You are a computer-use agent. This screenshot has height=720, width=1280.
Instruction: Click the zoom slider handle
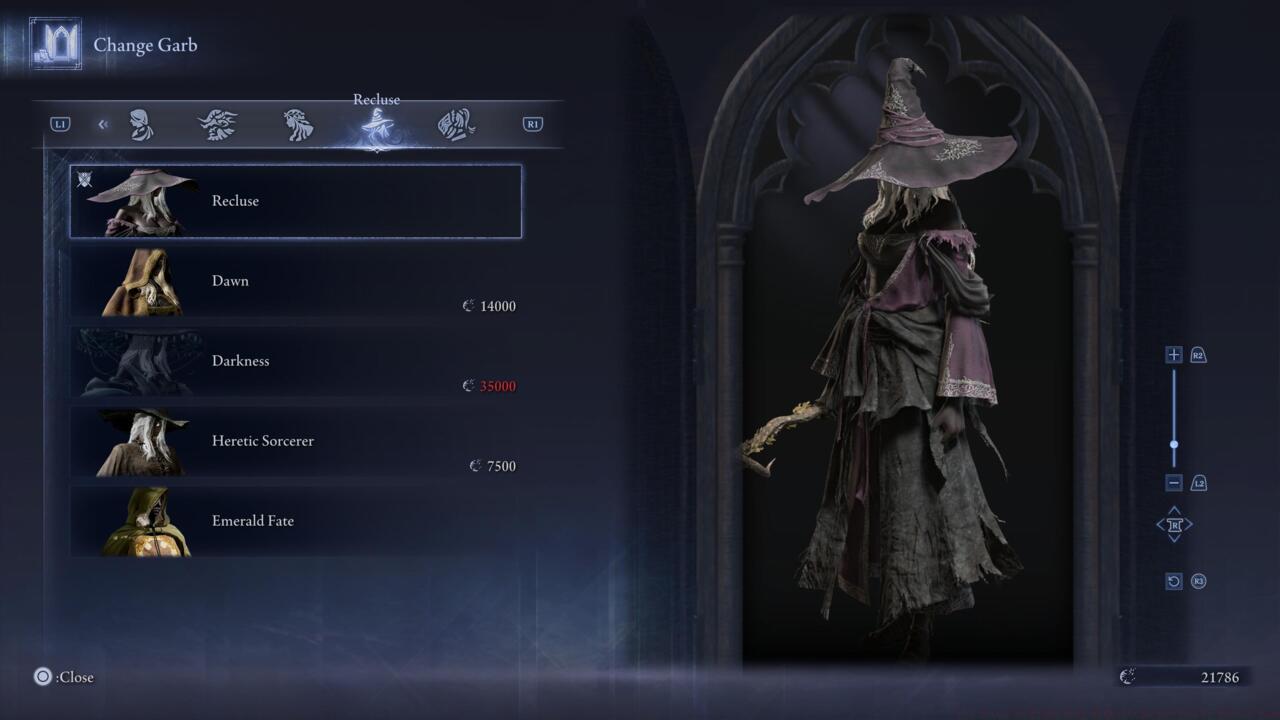tap(1174, 445)
